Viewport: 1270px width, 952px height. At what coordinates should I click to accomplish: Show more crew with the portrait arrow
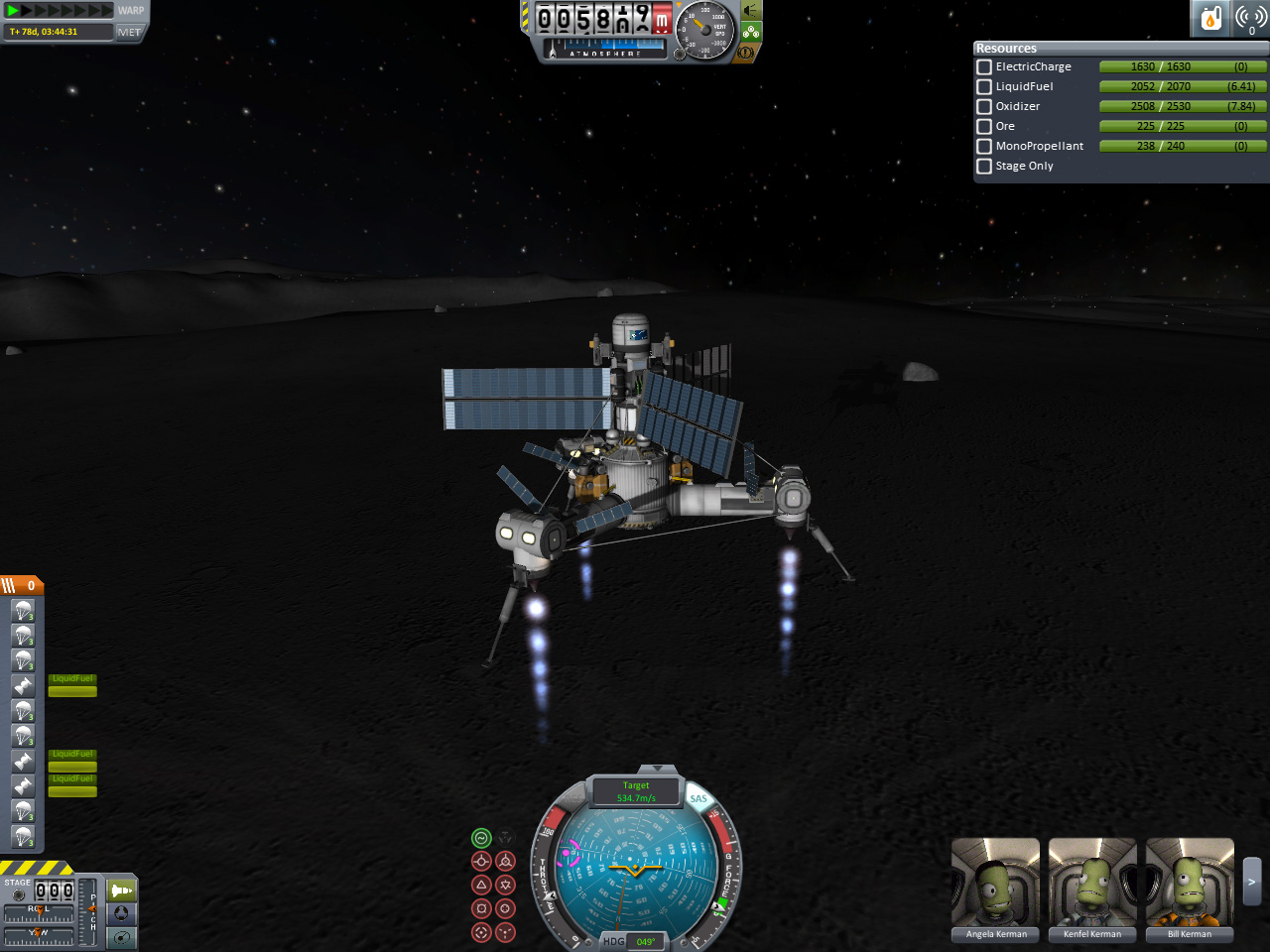tap(1252, 881)
